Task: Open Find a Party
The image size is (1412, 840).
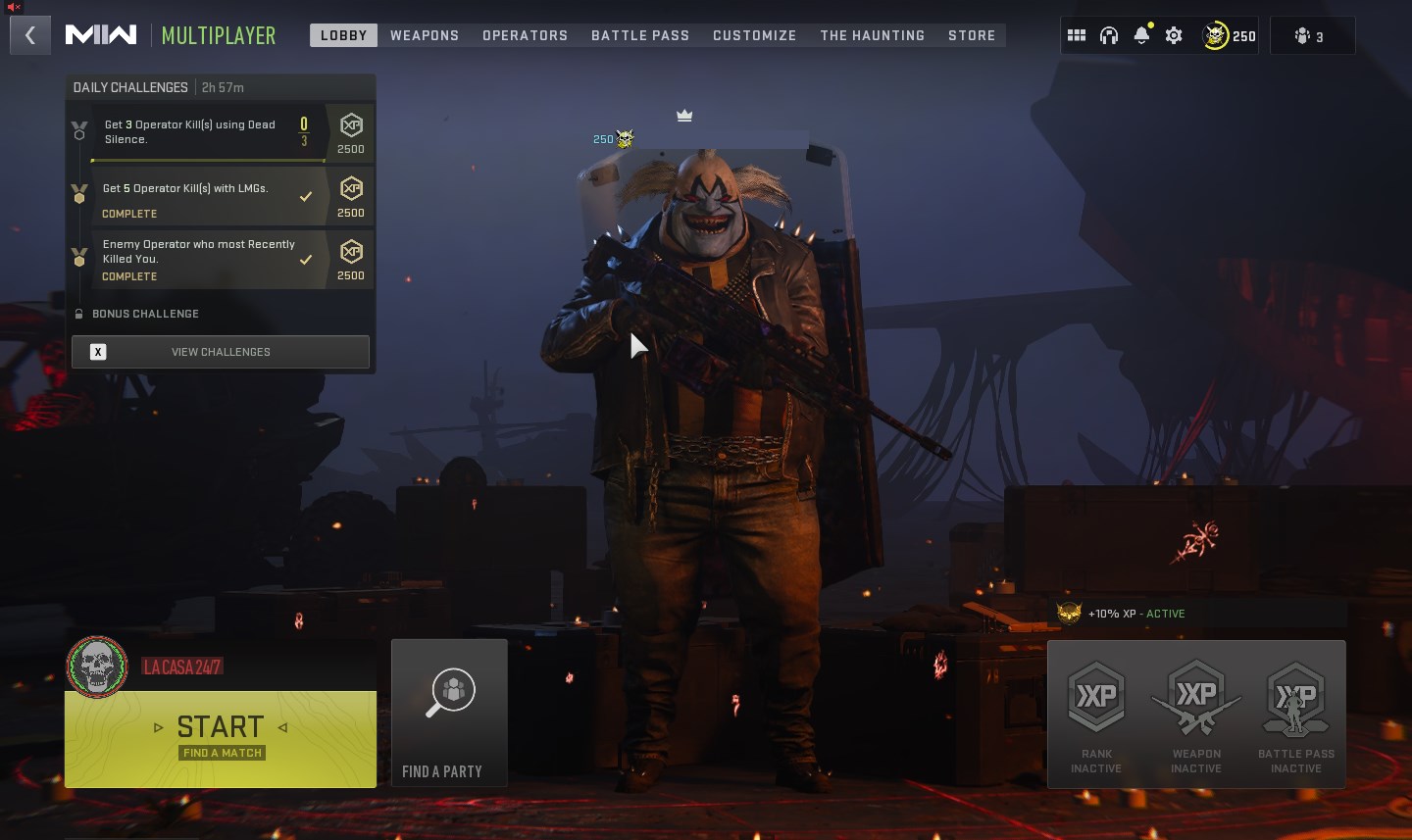Action: pyautogui.click(x=449, y=713)
